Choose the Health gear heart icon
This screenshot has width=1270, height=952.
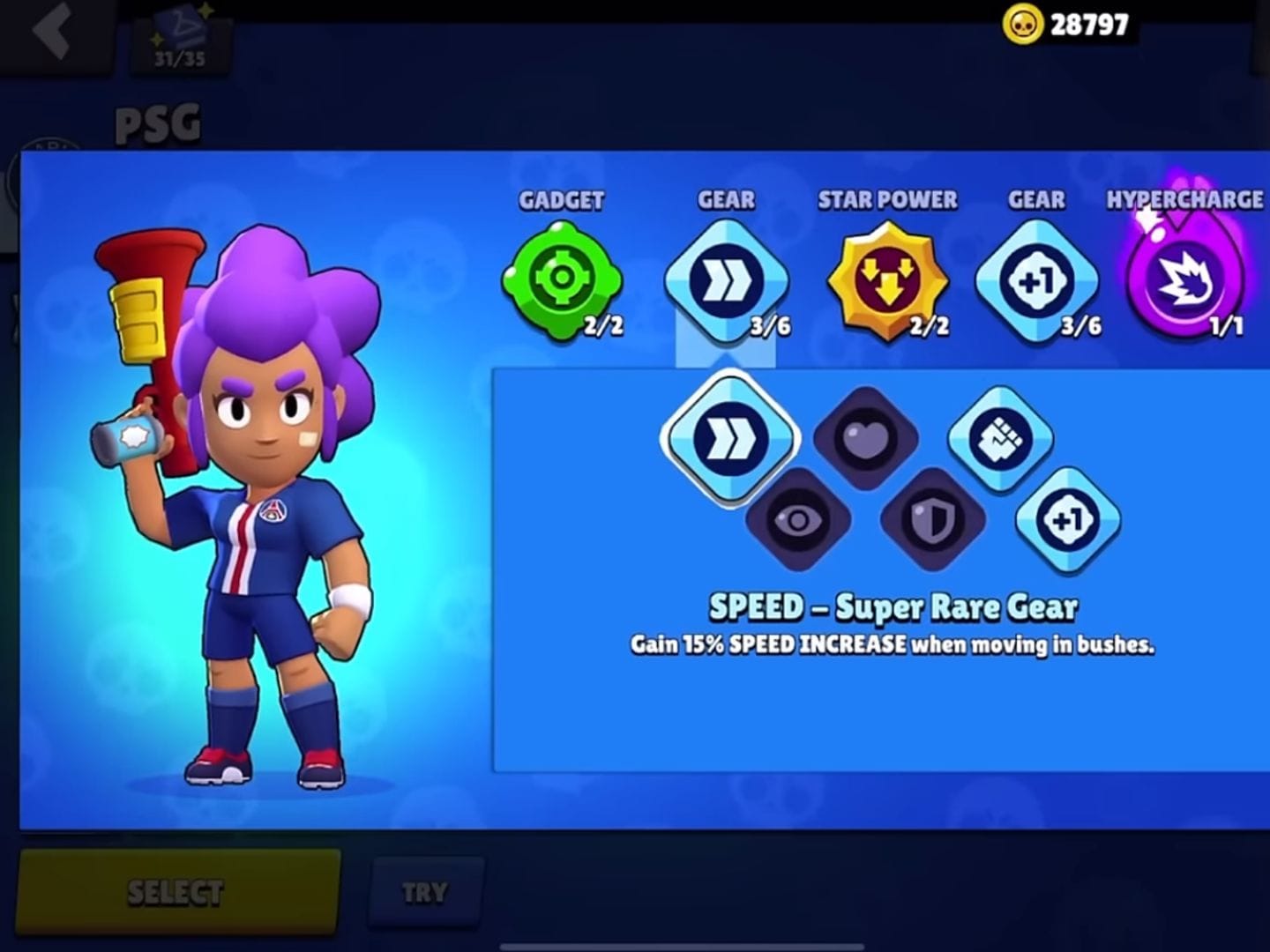865,438
